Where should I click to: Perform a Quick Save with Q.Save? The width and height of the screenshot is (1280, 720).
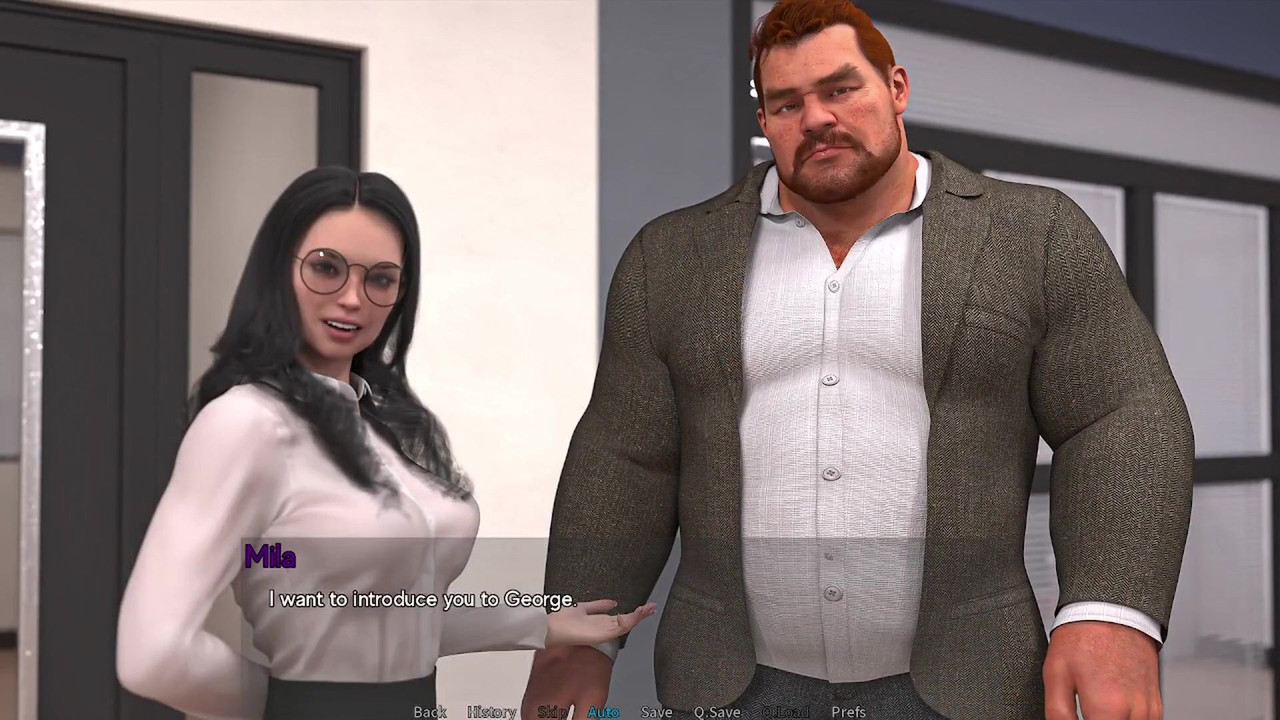coord(716,711)
